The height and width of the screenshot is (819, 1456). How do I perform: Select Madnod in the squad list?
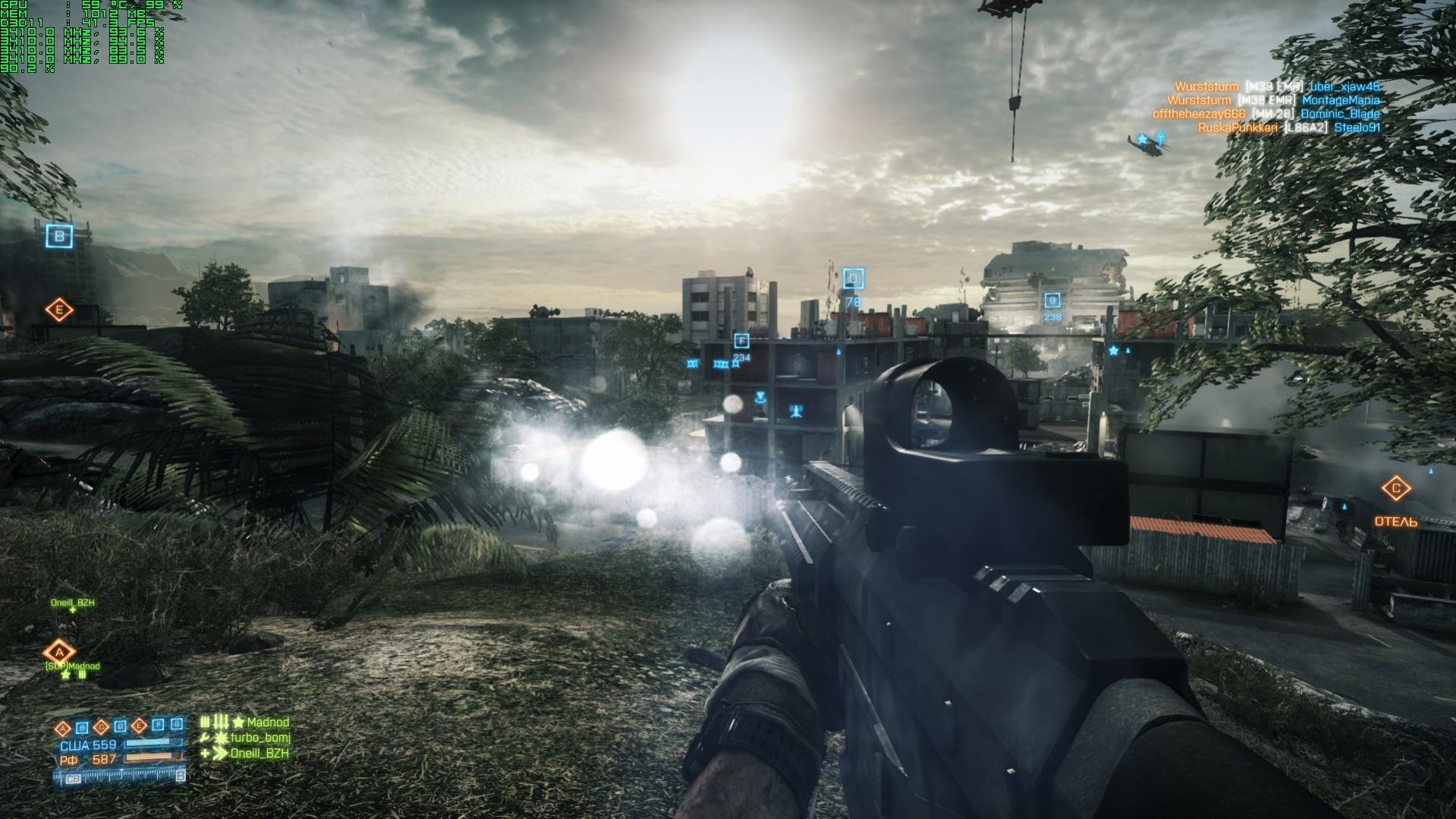(268, 723)
